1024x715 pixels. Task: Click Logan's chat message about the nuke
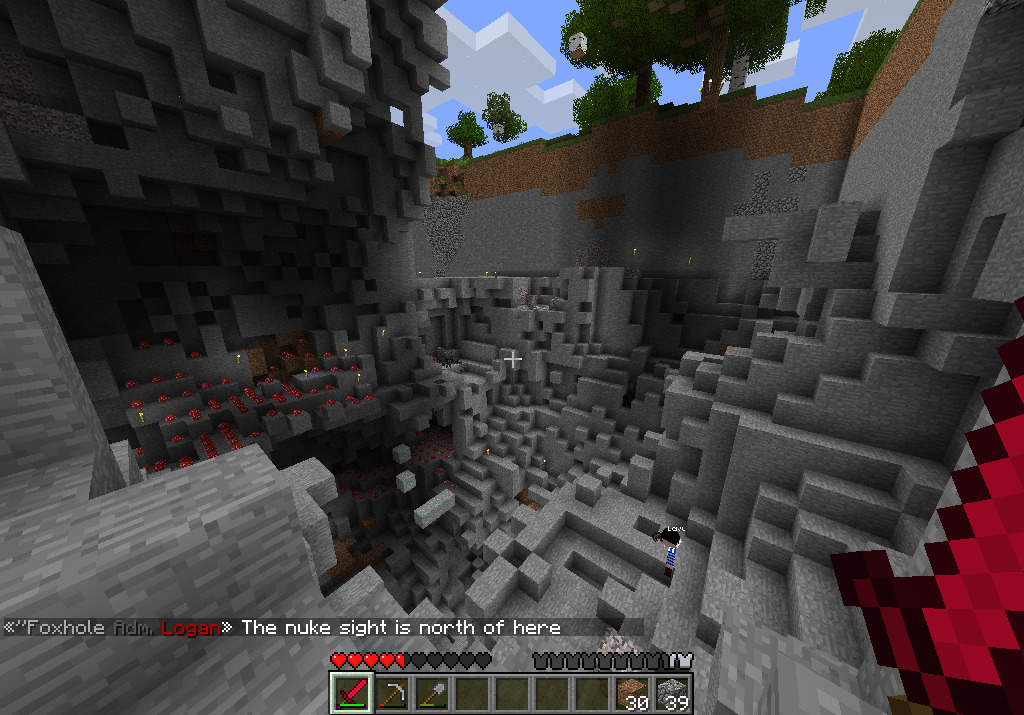click(x=400, y=628)
